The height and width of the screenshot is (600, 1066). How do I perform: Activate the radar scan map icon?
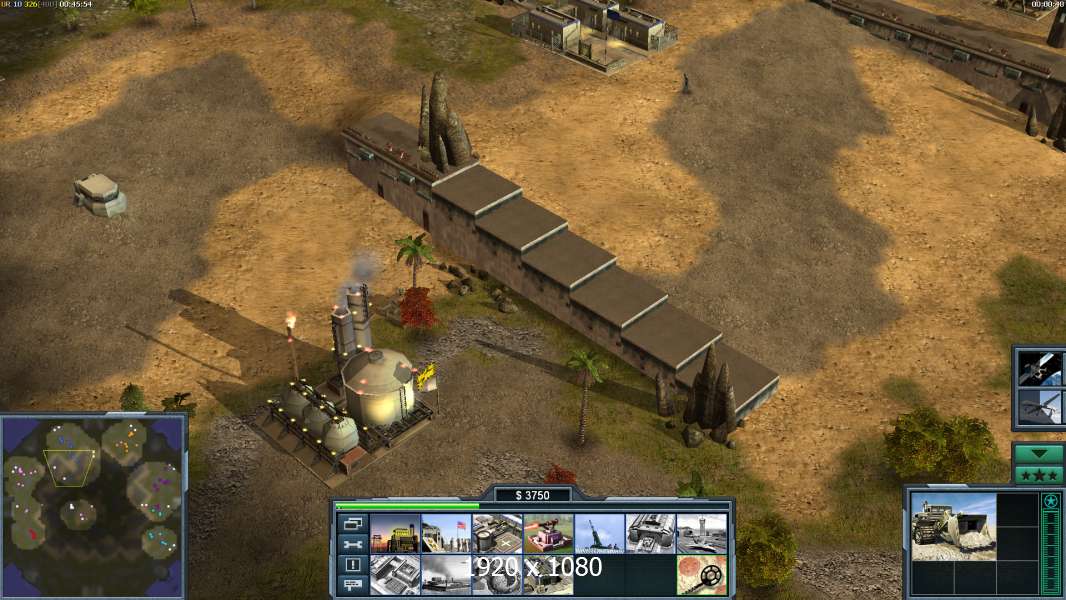pos(701,575)
